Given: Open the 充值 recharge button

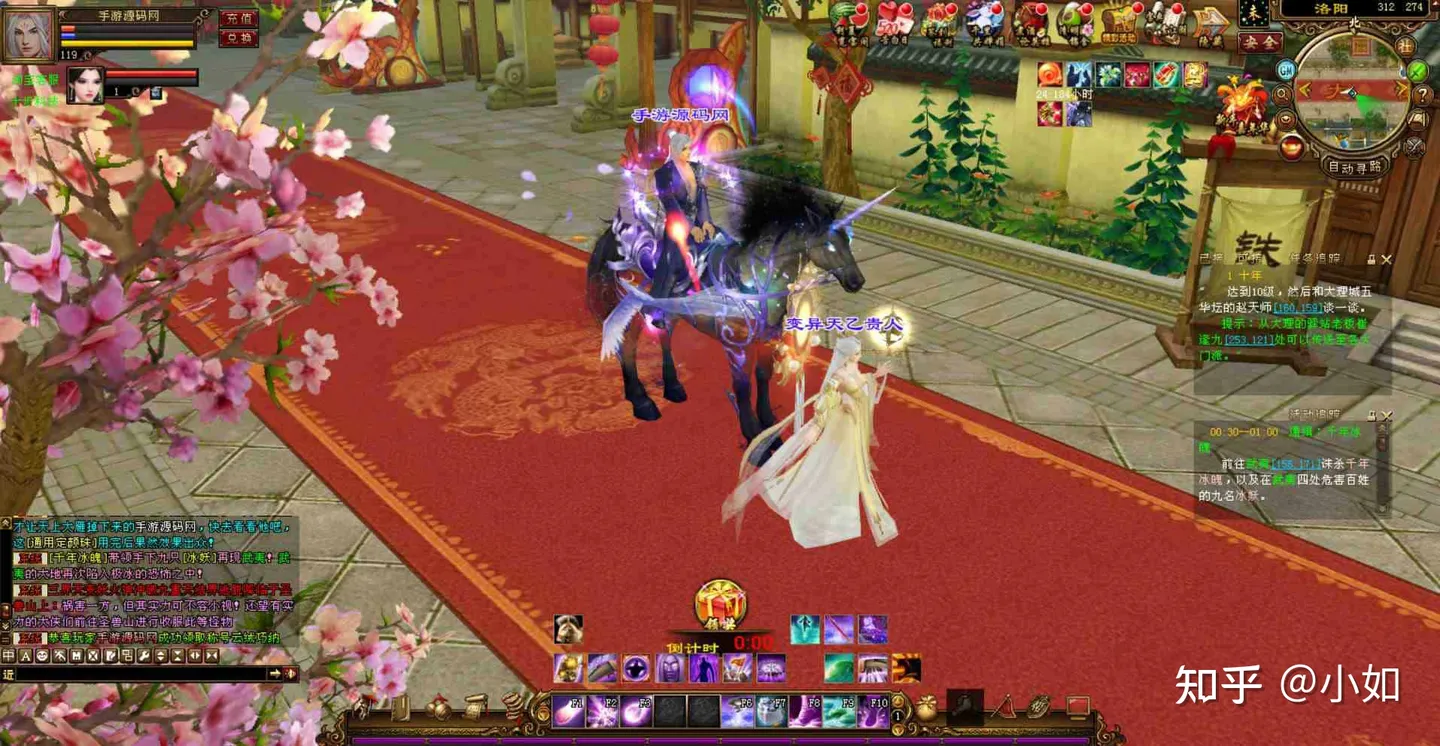Looking at the screenshot, I should point(238,18).
